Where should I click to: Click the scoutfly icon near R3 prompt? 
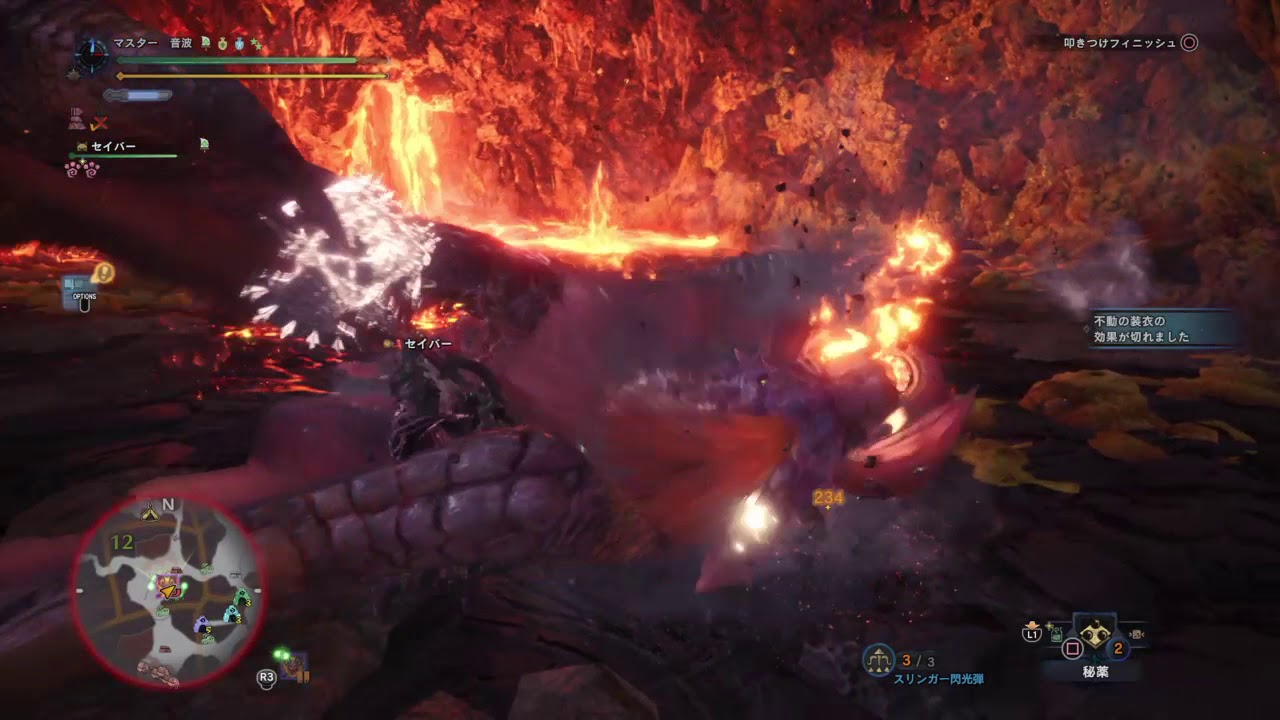coord(281,653)
